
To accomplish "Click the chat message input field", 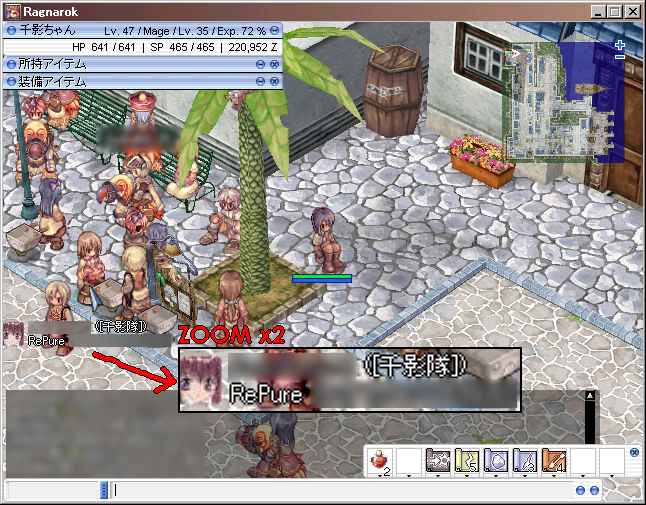I will [x=340, y=490].
